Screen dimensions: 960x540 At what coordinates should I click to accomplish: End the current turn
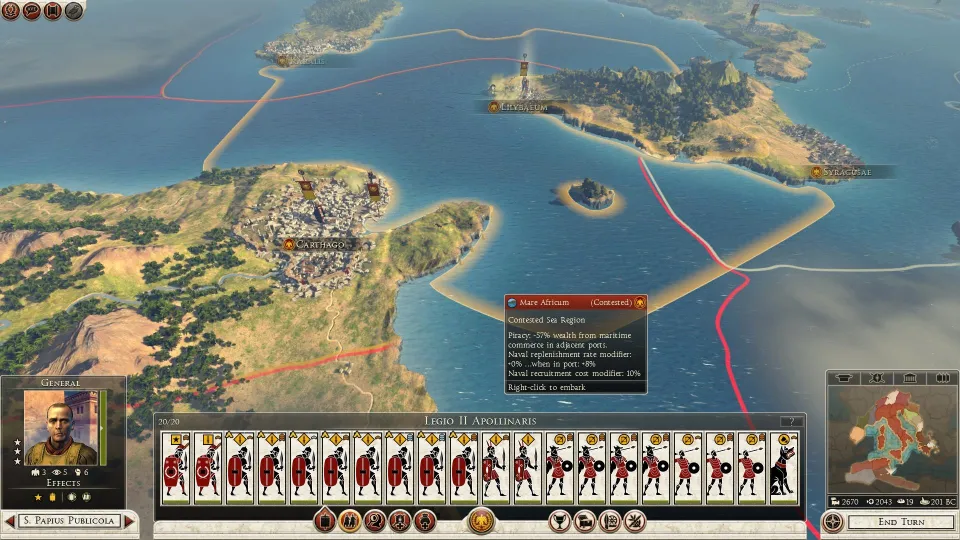tap(898, 522)
